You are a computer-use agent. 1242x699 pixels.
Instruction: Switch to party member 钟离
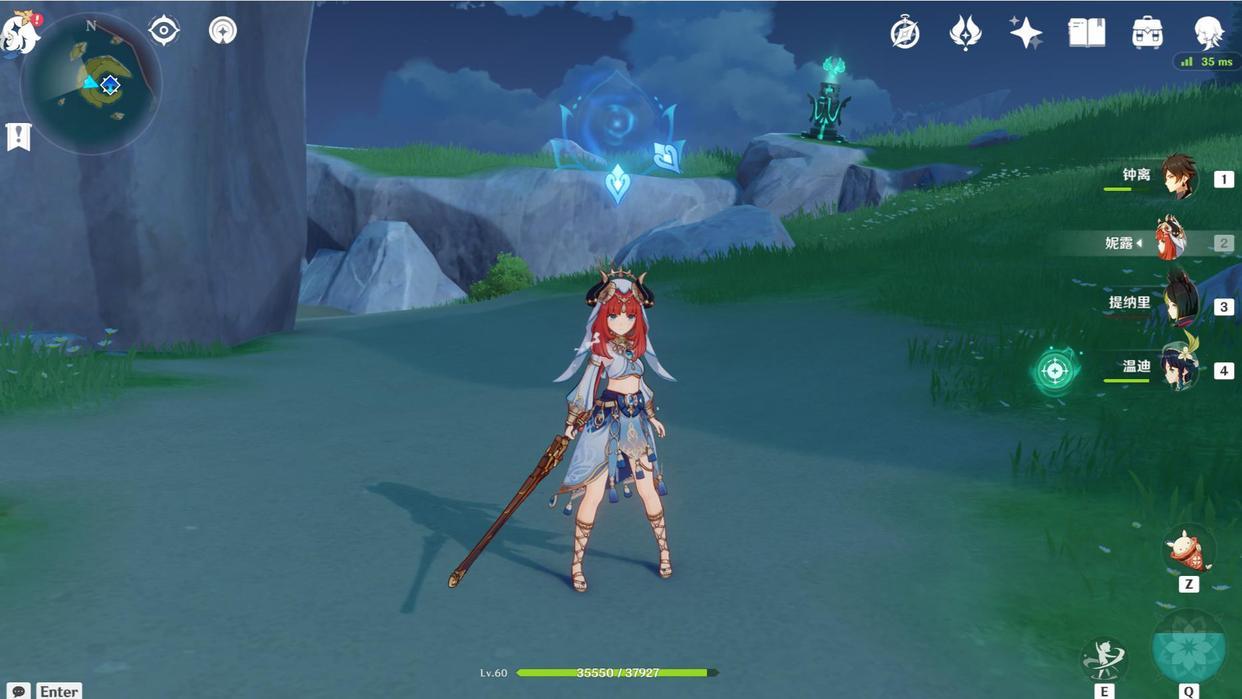[x=1178, y=177]
